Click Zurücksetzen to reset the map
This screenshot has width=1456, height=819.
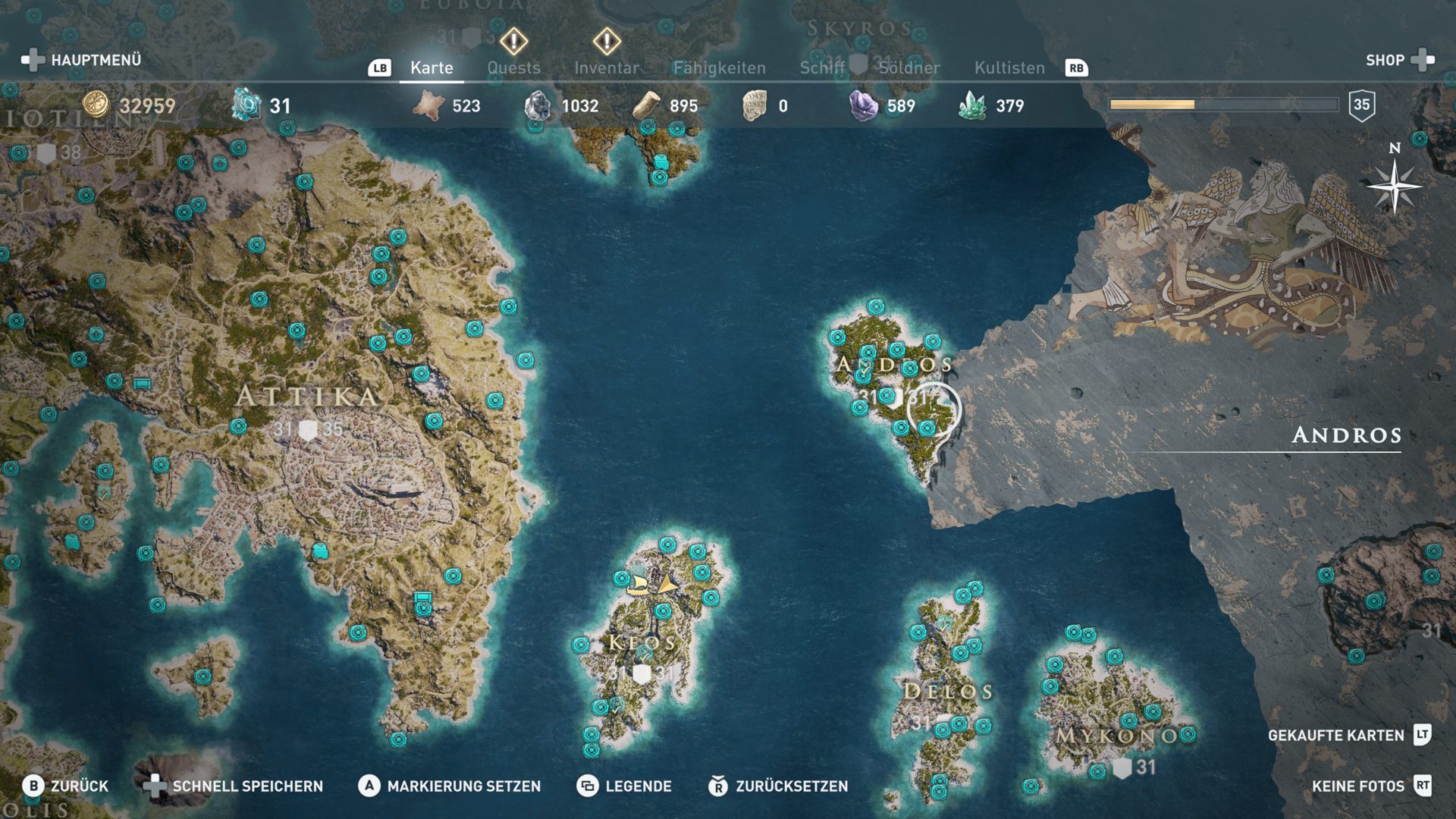pos(778,786)
